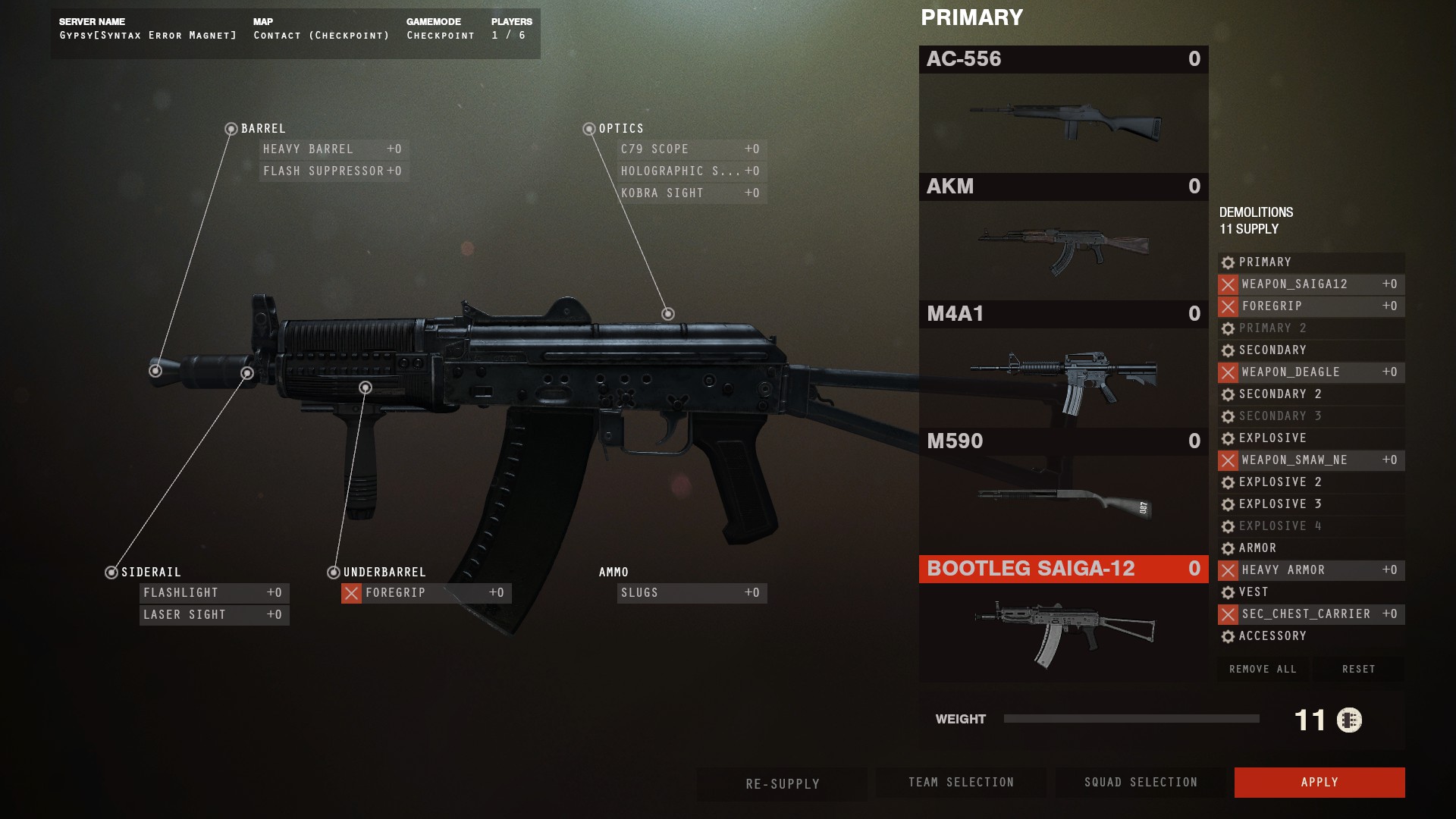The height and width of the screenshot is (819, 1456).
Task: Equip the Flash Suppressor
Action: coord(333,171)
